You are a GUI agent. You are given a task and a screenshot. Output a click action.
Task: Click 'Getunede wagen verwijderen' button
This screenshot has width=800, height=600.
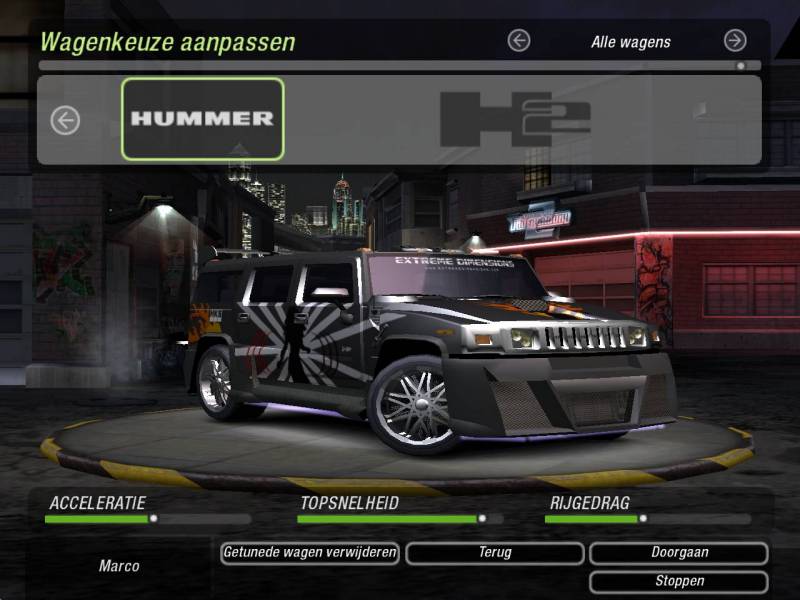[x=310, y=553]
